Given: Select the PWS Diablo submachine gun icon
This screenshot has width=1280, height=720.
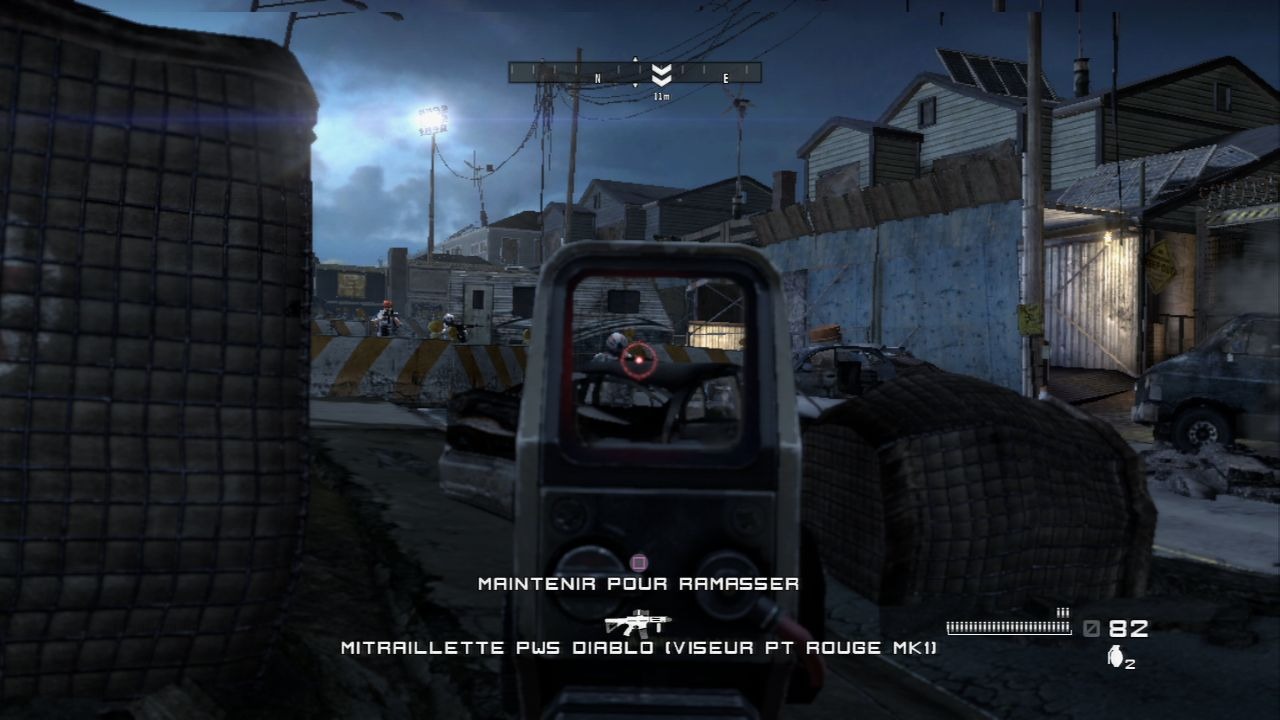Looking at the screenshot, I should click(x=638, y=624).
